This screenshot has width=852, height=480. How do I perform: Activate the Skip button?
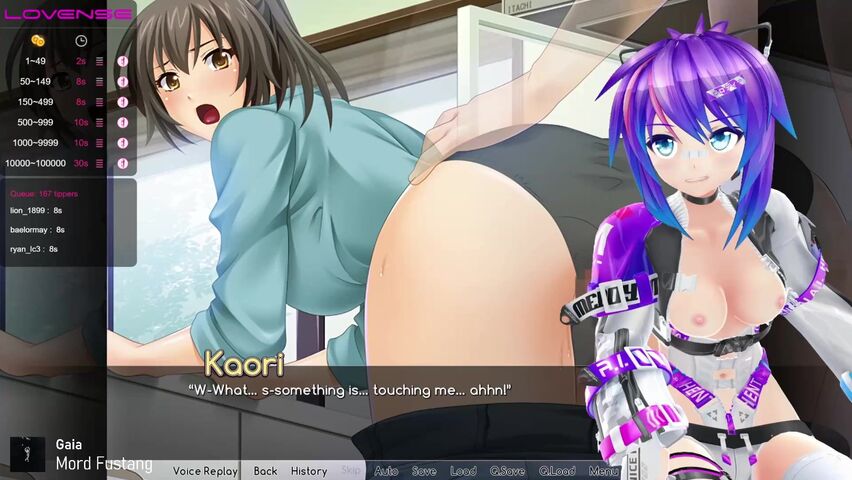(x=351, y=471)
